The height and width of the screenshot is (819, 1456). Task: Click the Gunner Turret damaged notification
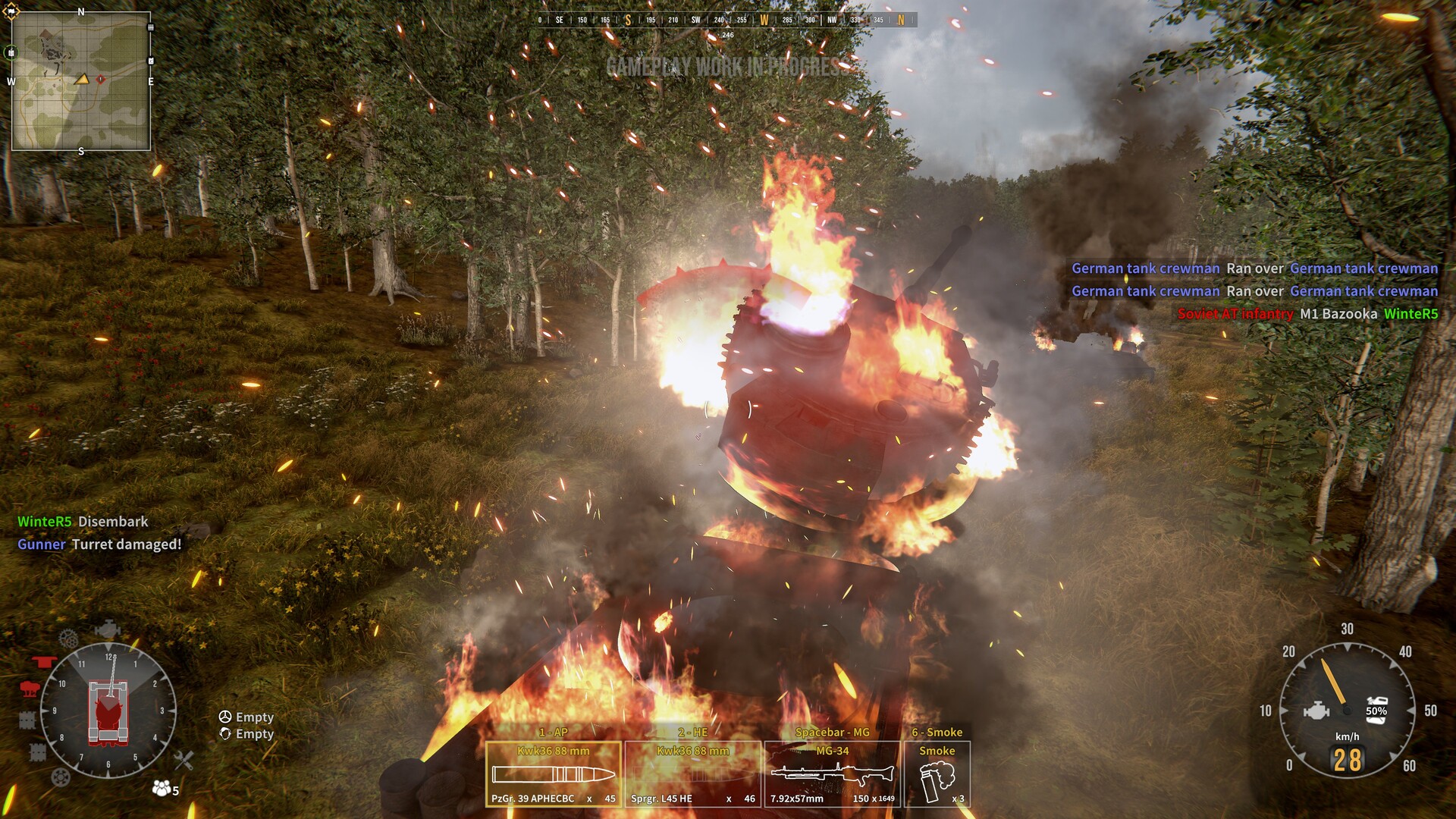pyautogui.click(x=99, y=544)
